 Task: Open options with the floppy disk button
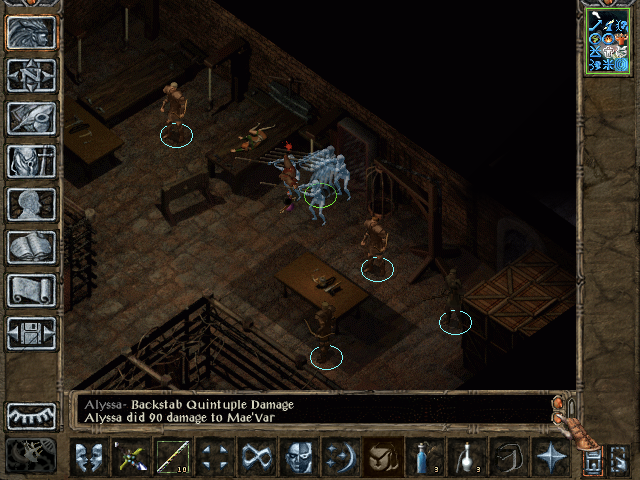point(31,333)
